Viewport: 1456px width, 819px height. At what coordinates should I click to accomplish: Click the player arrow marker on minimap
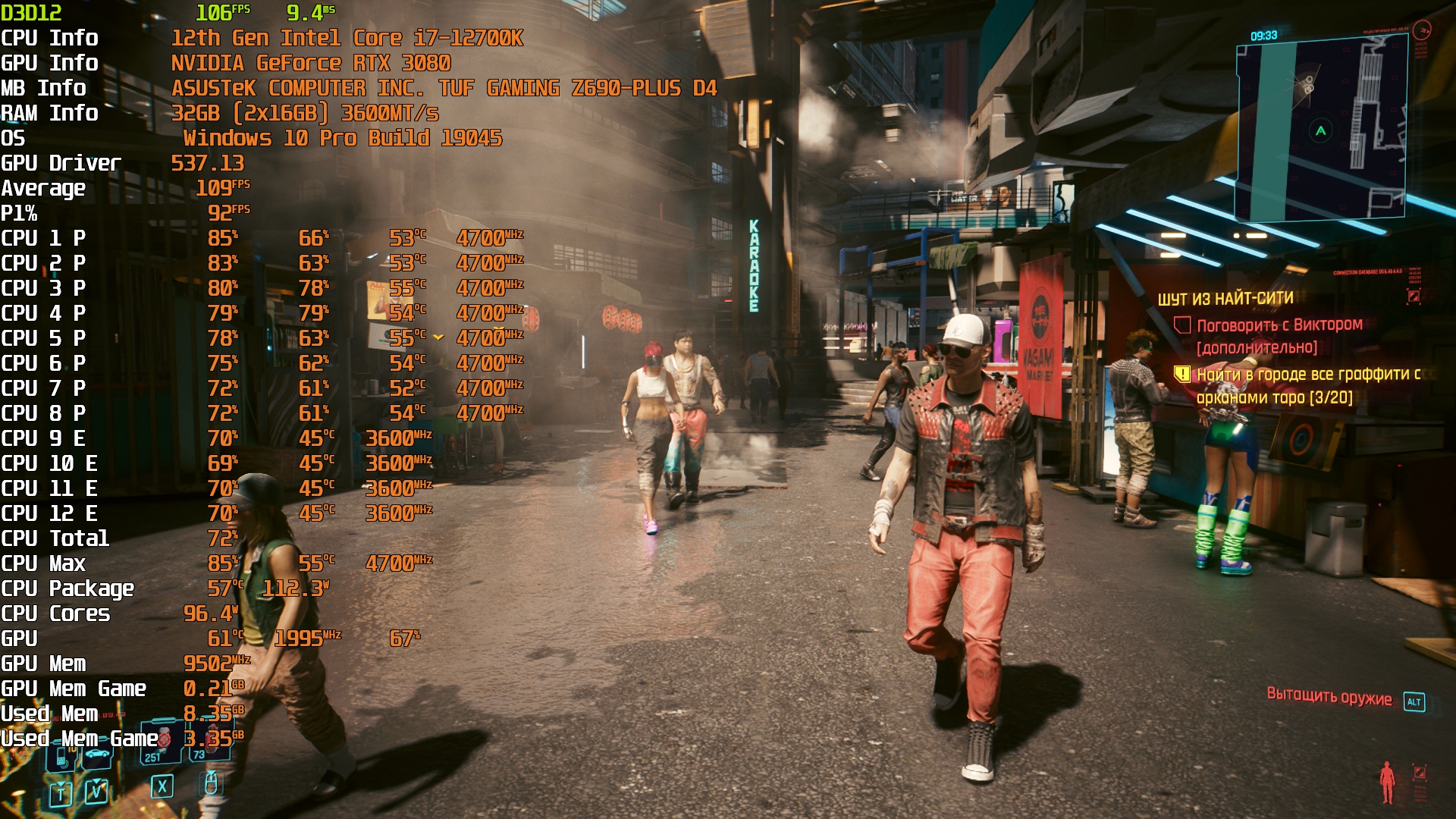coord(1321,130)
